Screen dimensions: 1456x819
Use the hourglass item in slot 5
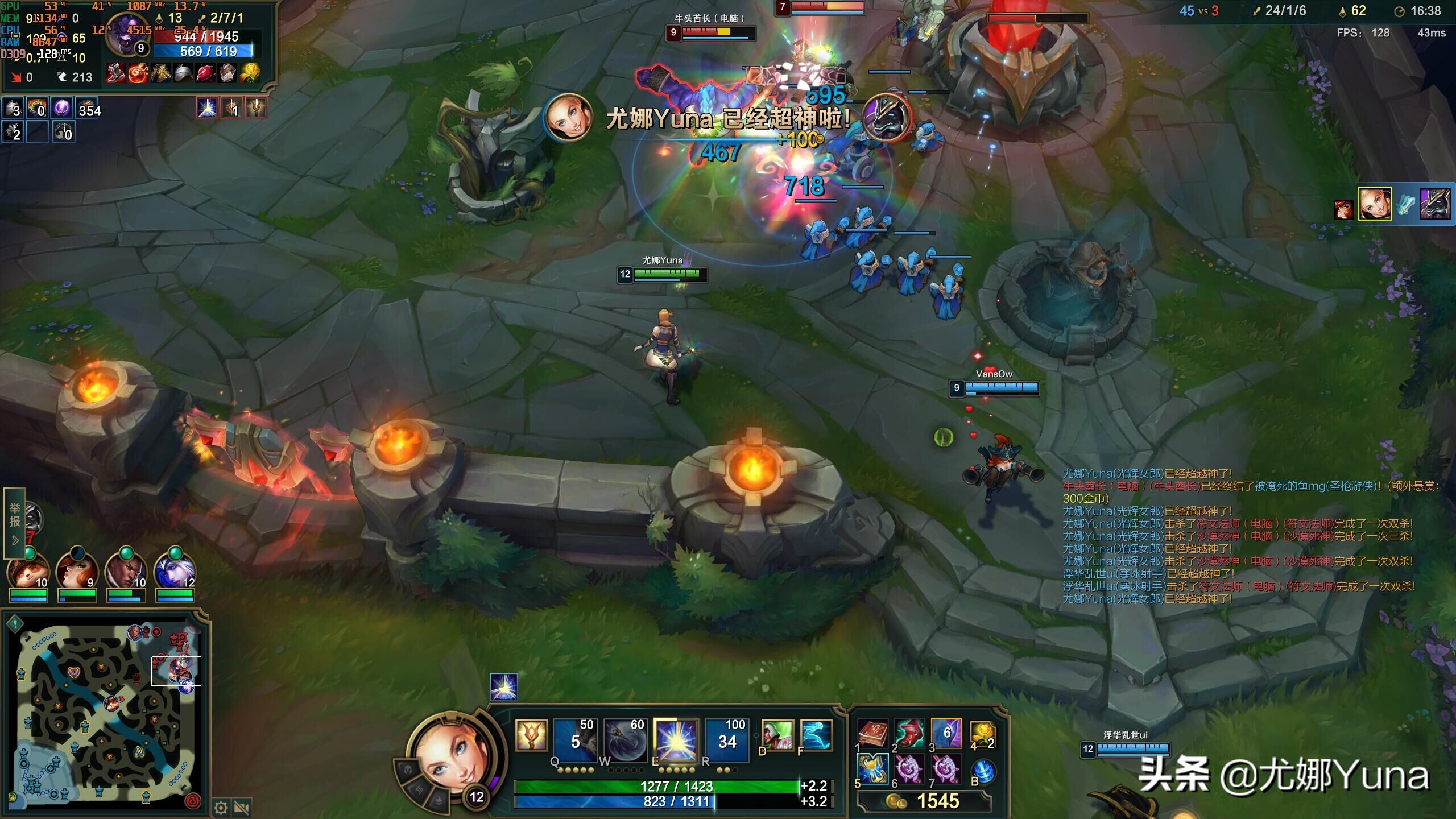click(x=872, y=769)
